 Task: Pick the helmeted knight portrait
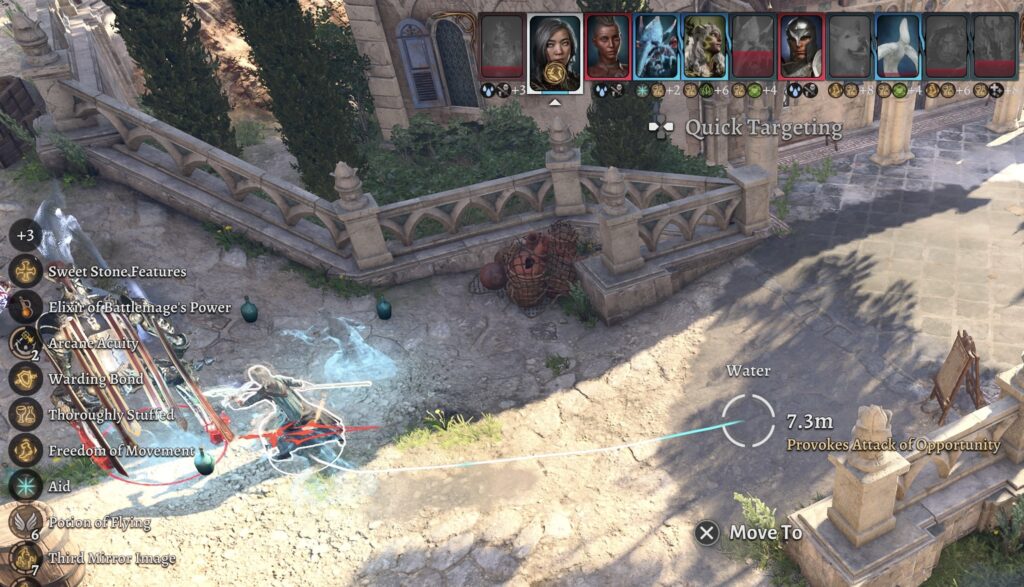coord(801,46)
